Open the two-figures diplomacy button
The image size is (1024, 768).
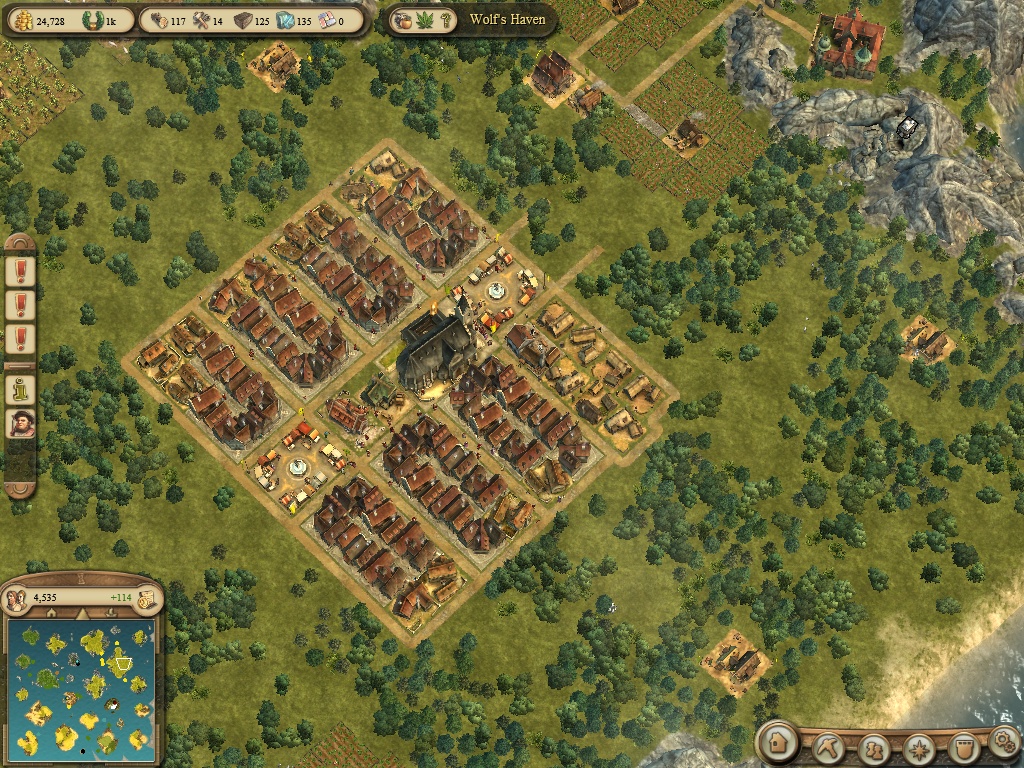[x=875, y=747]
